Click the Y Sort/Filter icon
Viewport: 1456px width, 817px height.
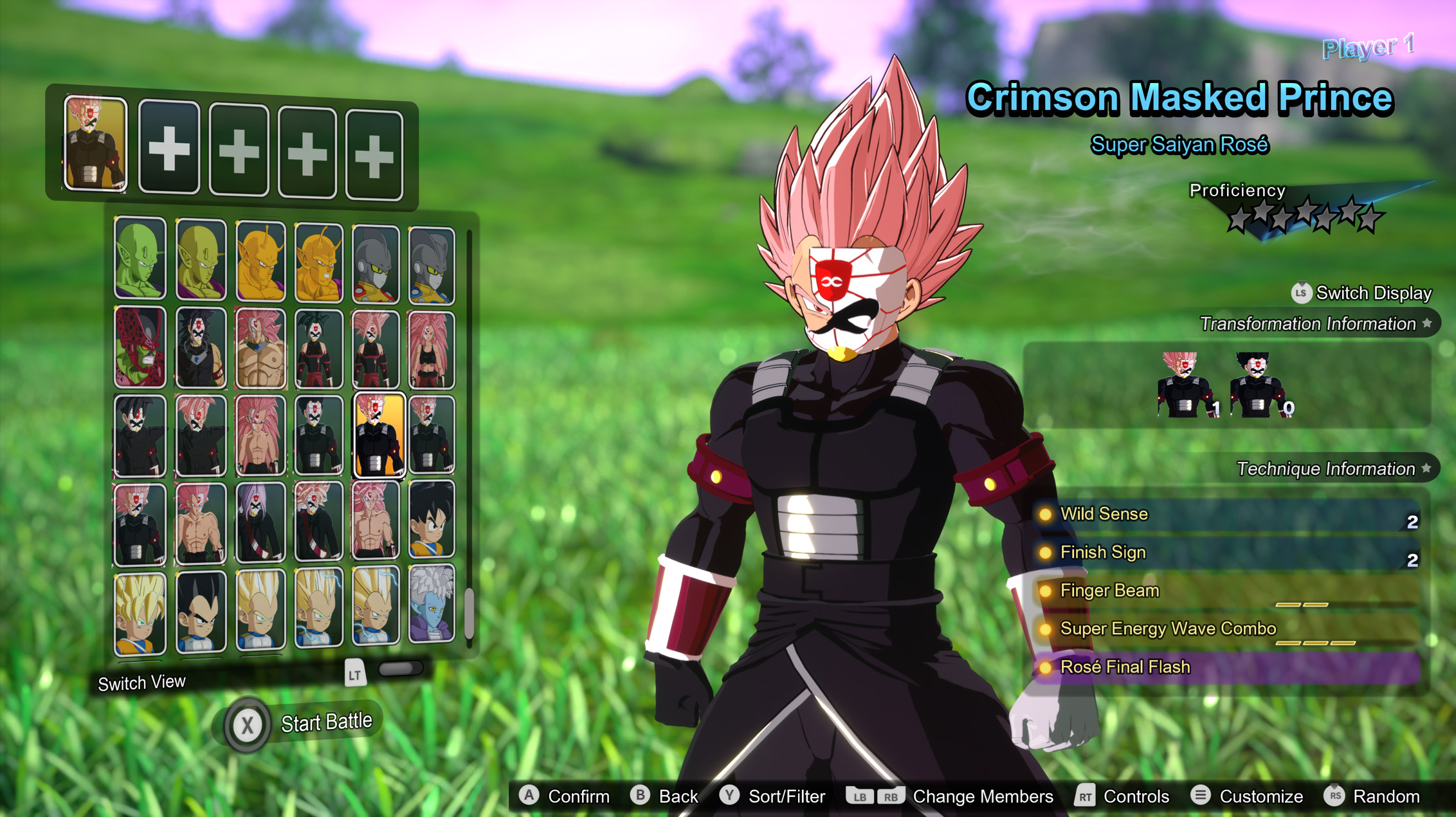pyautogui.click(x=729, y=796)
